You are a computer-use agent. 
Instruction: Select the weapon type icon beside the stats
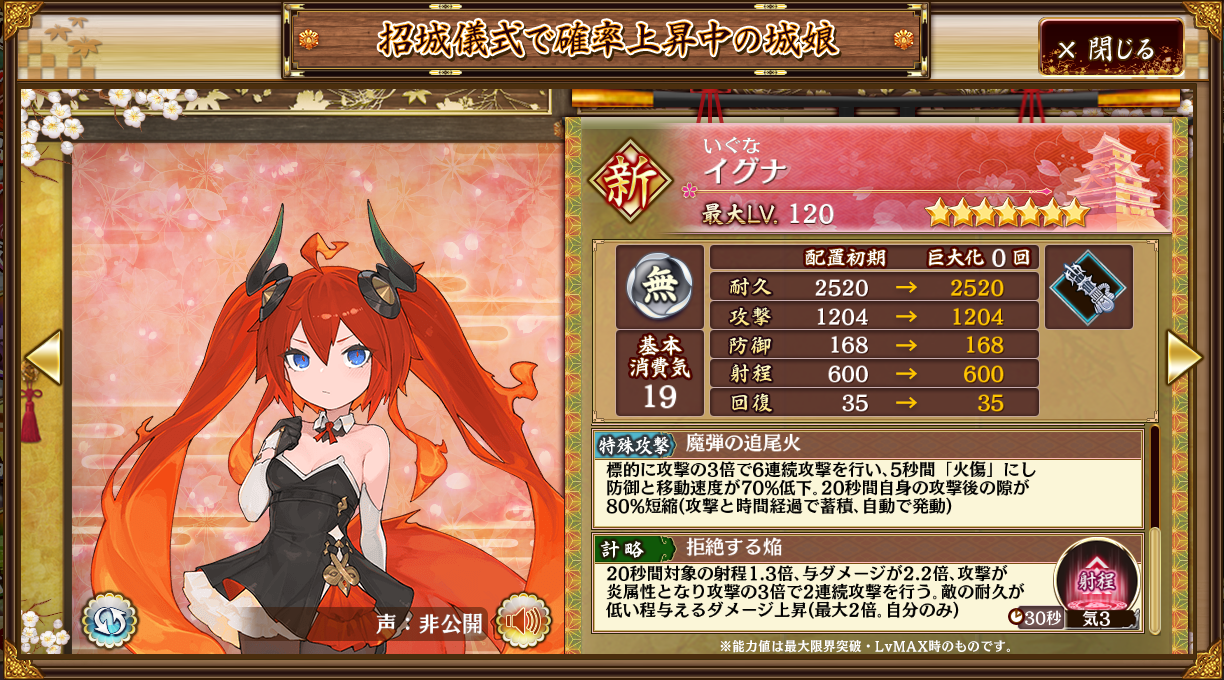(1088, 287)
